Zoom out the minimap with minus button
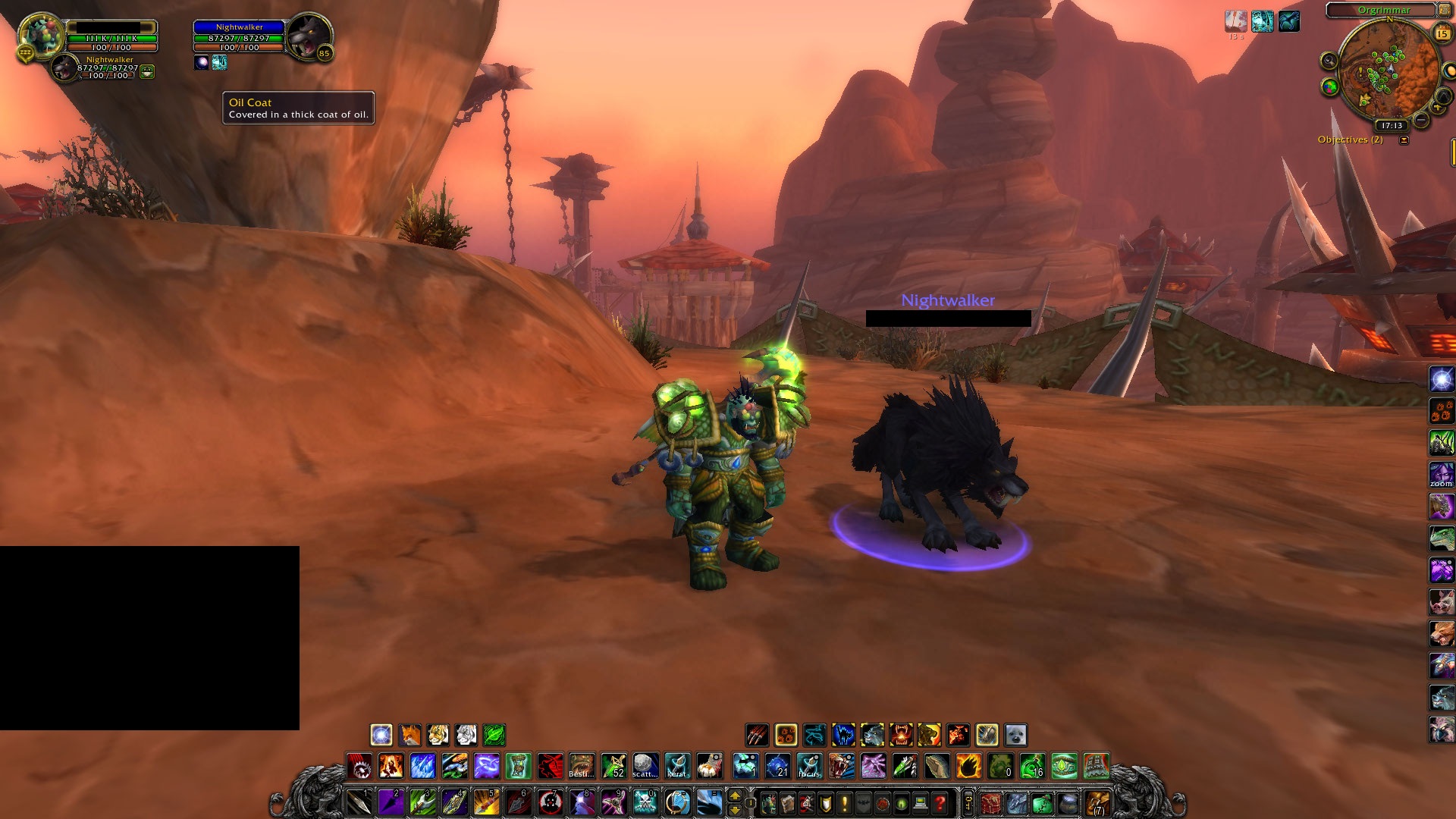The image size is (1456, 819). (1421, 120)
